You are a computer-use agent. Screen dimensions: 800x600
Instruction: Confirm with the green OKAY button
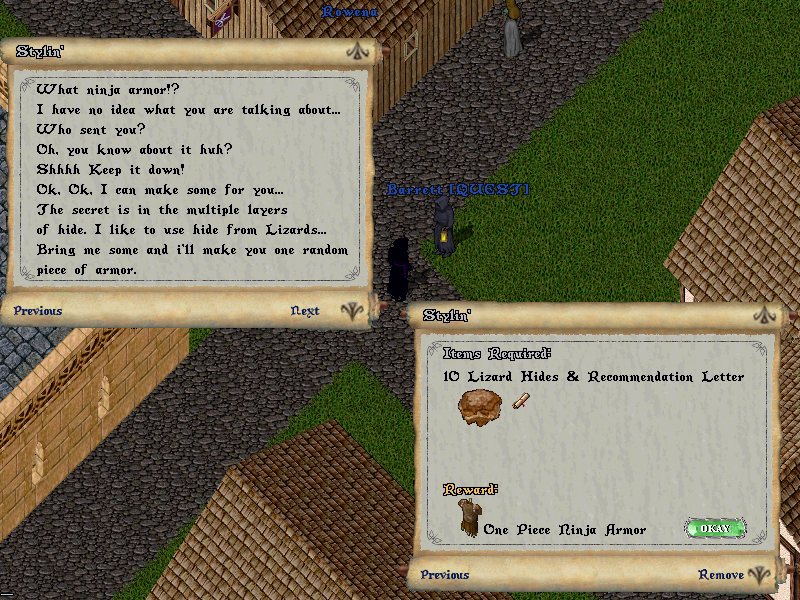[715, 528]
